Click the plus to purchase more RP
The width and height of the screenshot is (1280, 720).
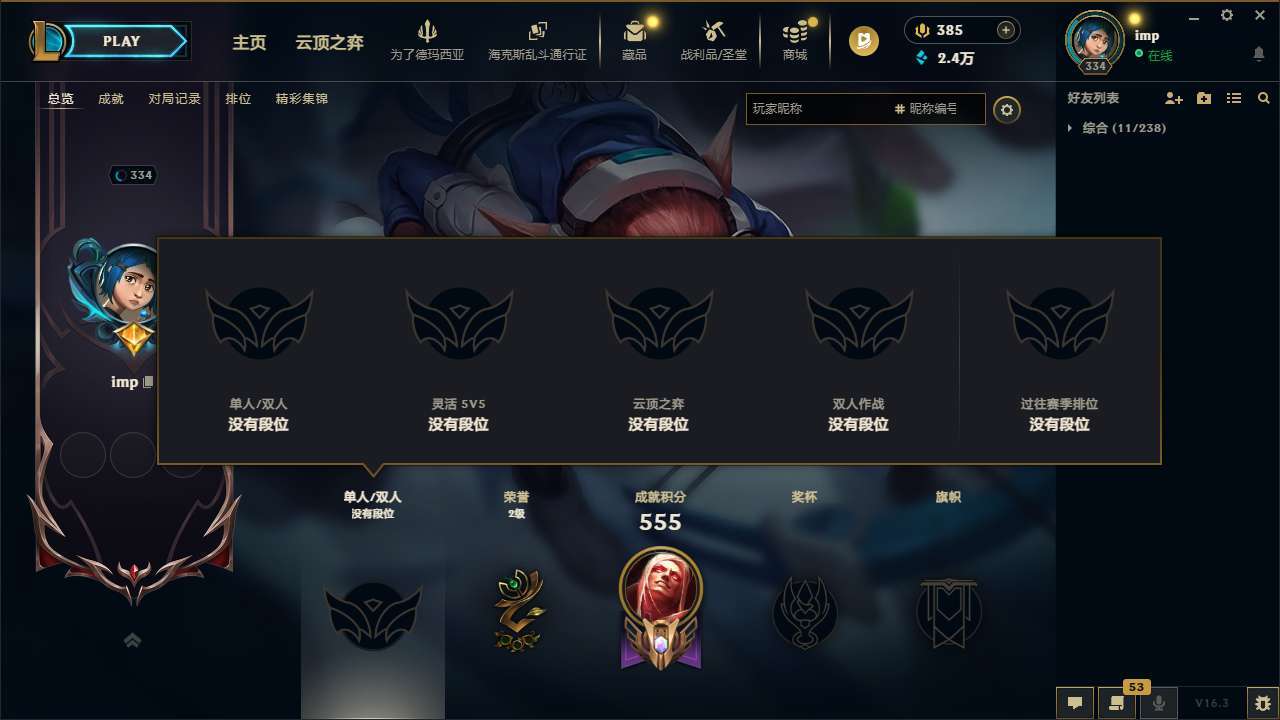[1004, 30]
